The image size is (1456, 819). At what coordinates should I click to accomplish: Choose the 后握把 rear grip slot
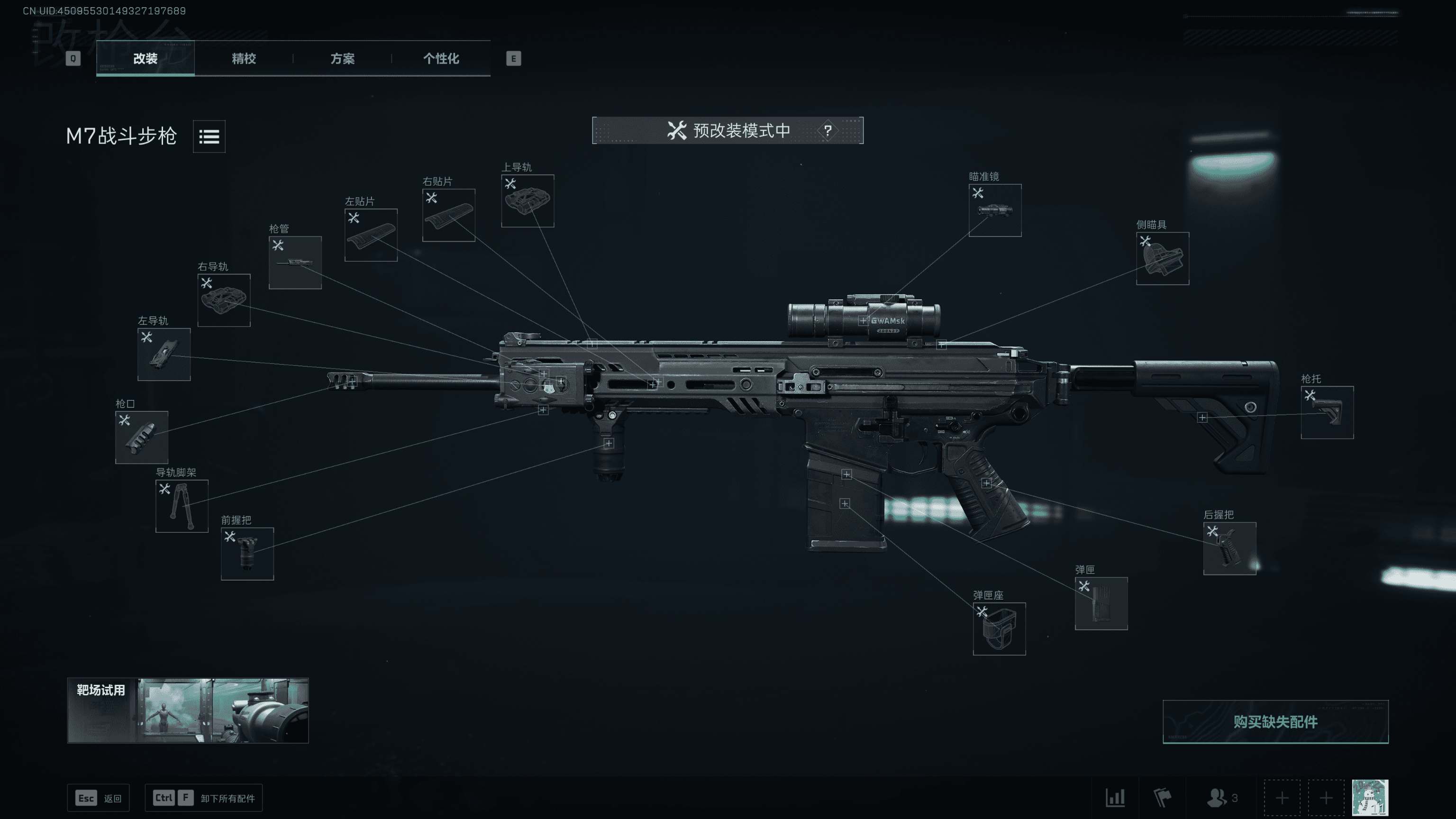(1229, 548)
